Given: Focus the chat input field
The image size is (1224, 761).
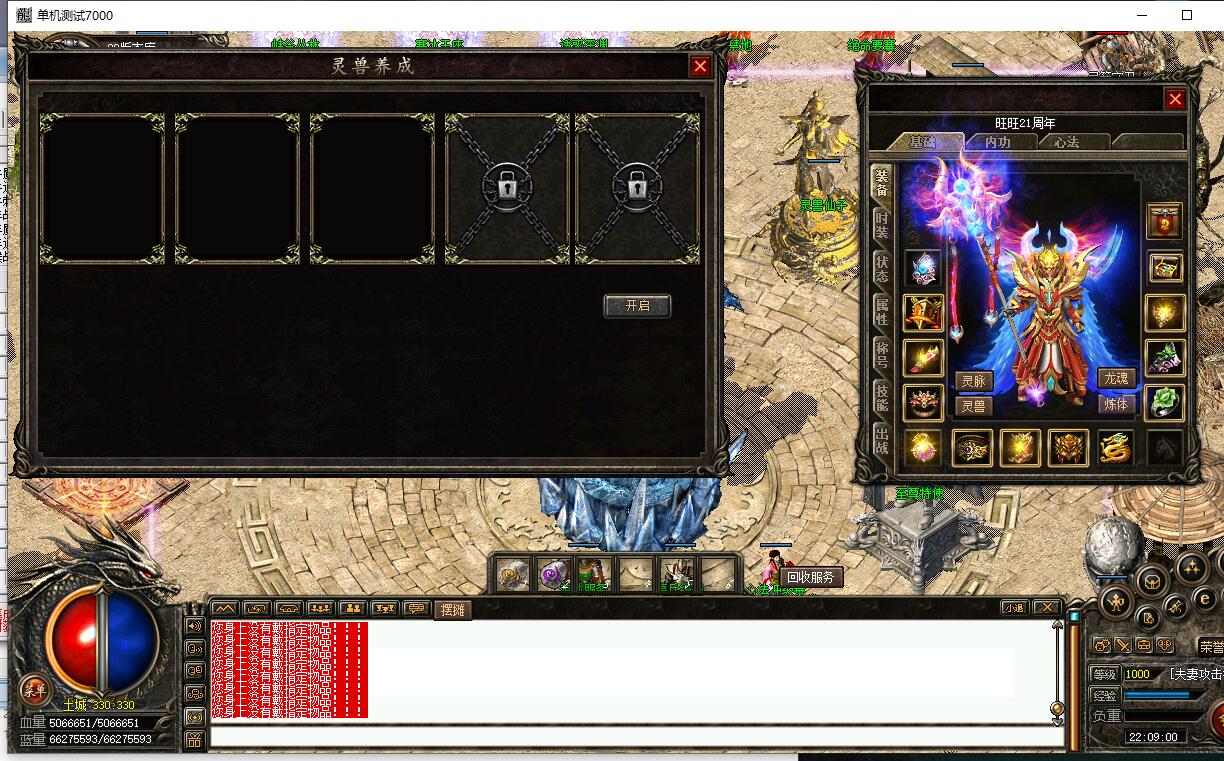Looking at the screenshot, I should (x=636, y=737).
